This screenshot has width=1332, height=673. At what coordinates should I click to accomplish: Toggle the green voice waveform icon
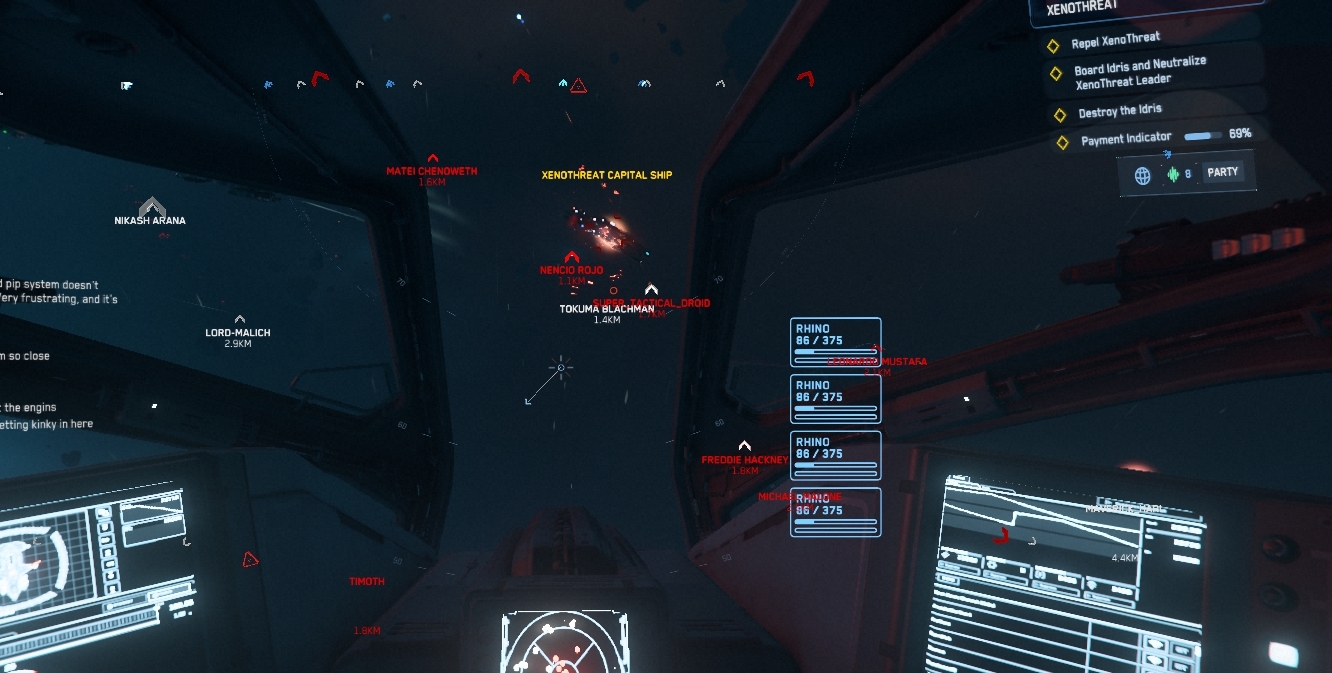tap(1173, 175)
